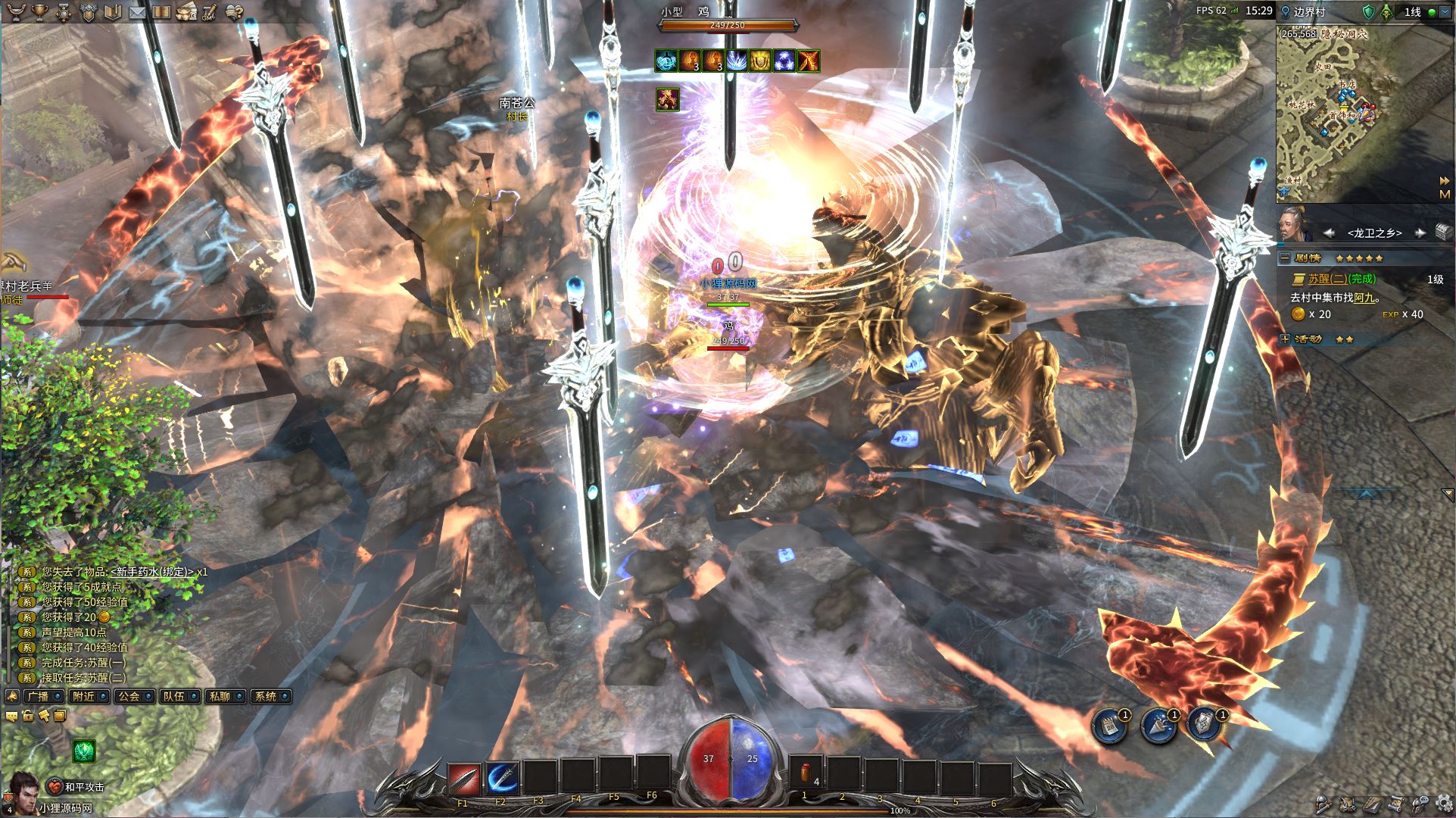This screenshot has width=1456, height=818.
Task: Switch chat to the 附近 channel
Action: pos(83,696)
